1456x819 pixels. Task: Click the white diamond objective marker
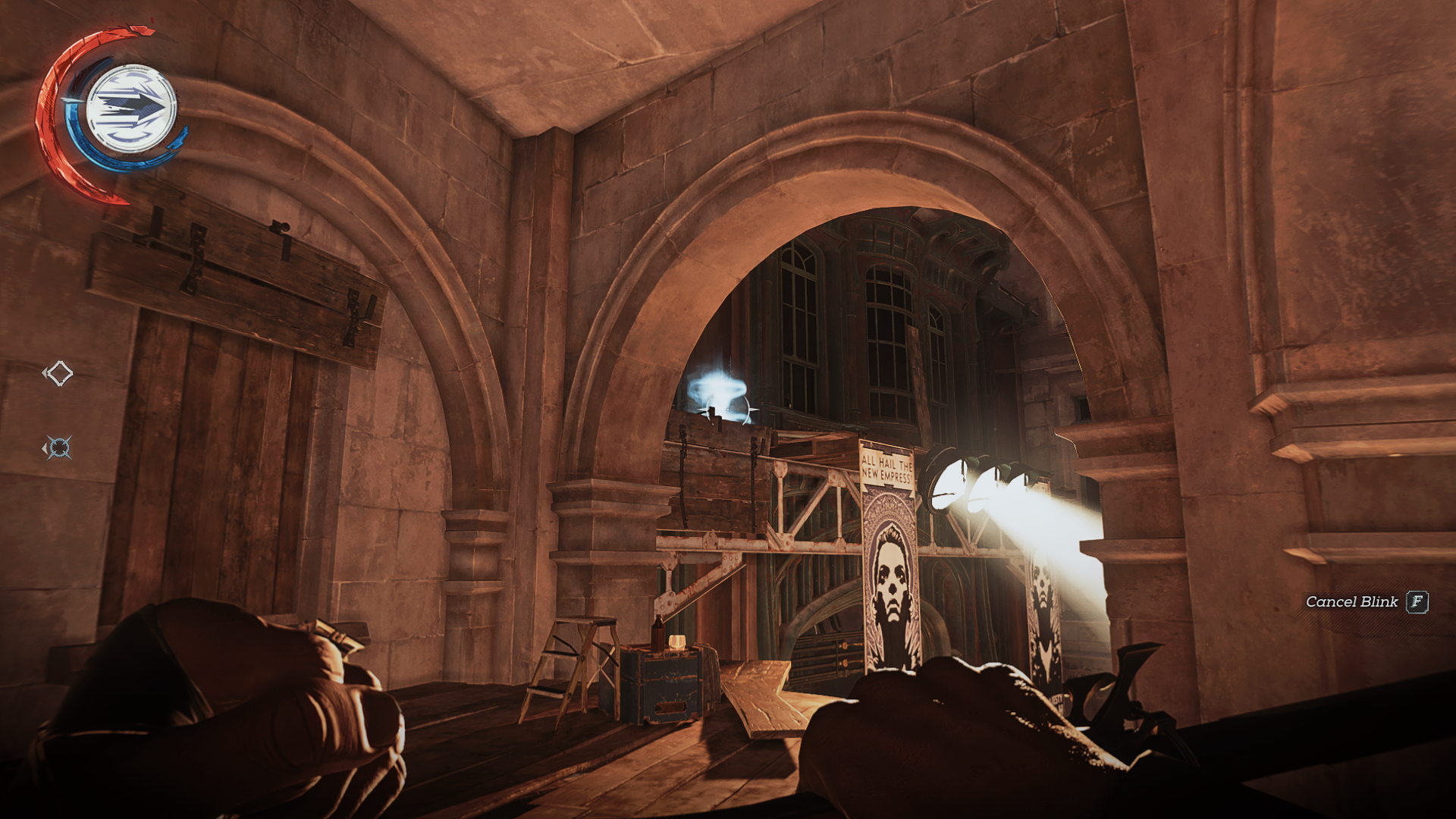point(59,373)
